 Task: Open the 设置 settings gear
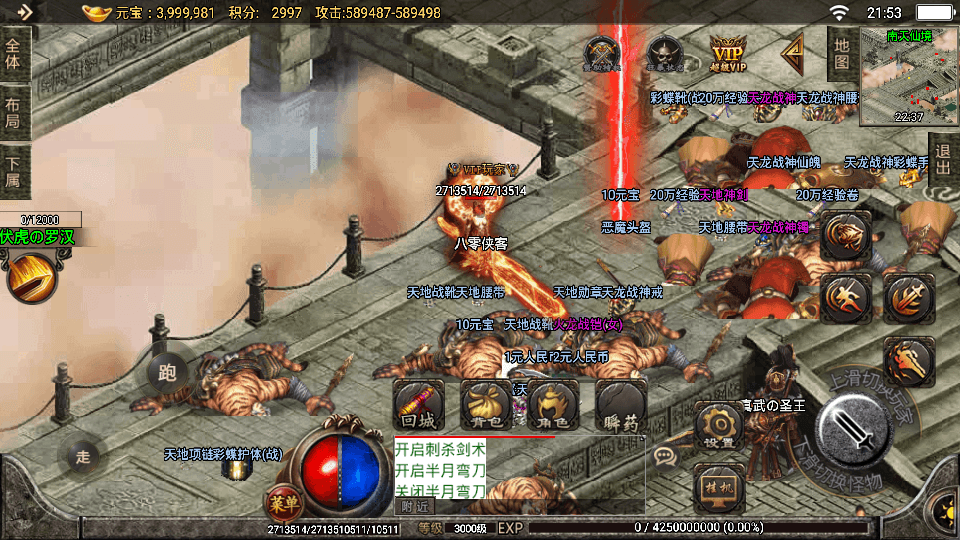pyautogui.click(x=718, y=427)
